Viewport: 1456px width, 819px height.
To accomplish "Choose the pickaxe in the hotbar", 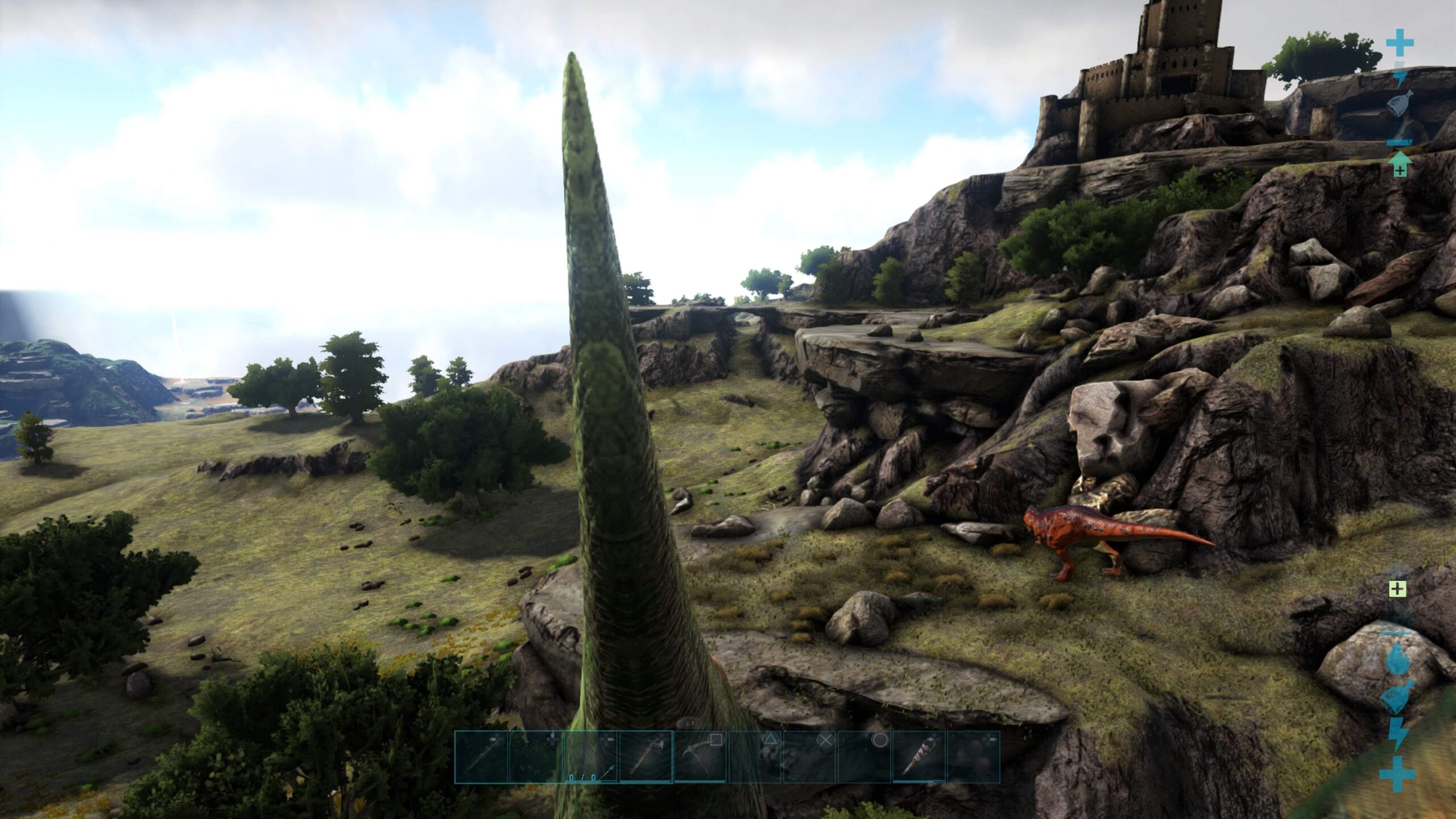I will pyautogui.click(x=700, y=757).
